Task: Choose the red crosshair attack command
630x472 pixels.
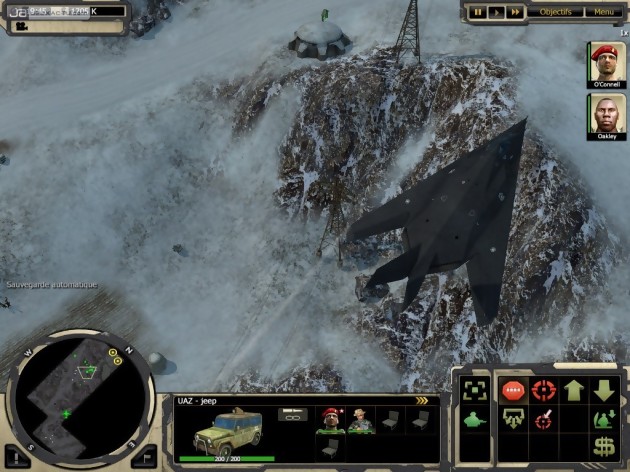Action: click(543, 391)
